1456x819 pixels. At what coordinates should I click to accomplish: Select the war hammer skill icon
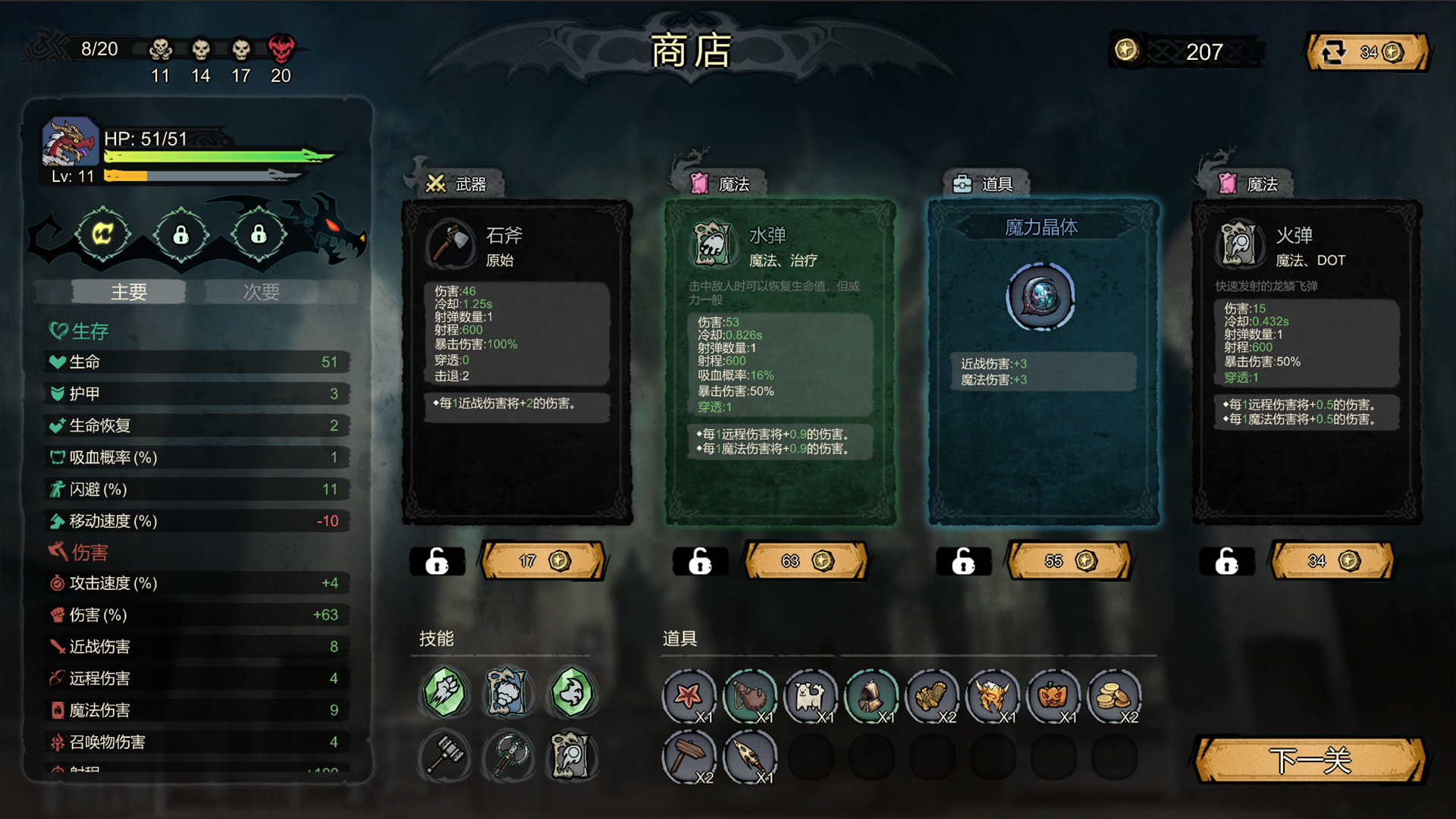tap(444, 756)
